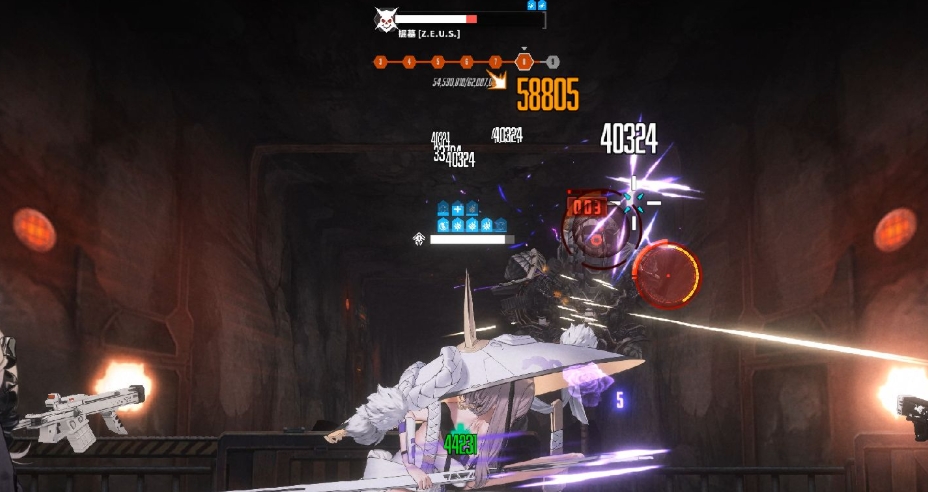928x492 pixels.
Task: Click the white emblem beside the character's health bar
Action: pyautogui.click(x=419, y=239)
